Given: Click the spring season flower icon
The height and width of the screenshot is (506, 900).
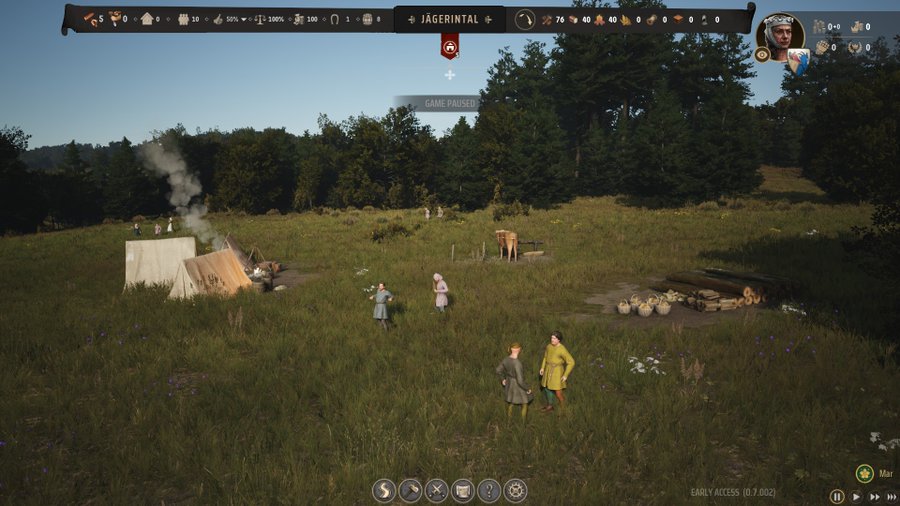Looking at the screenshot, I should coord(865,473).
